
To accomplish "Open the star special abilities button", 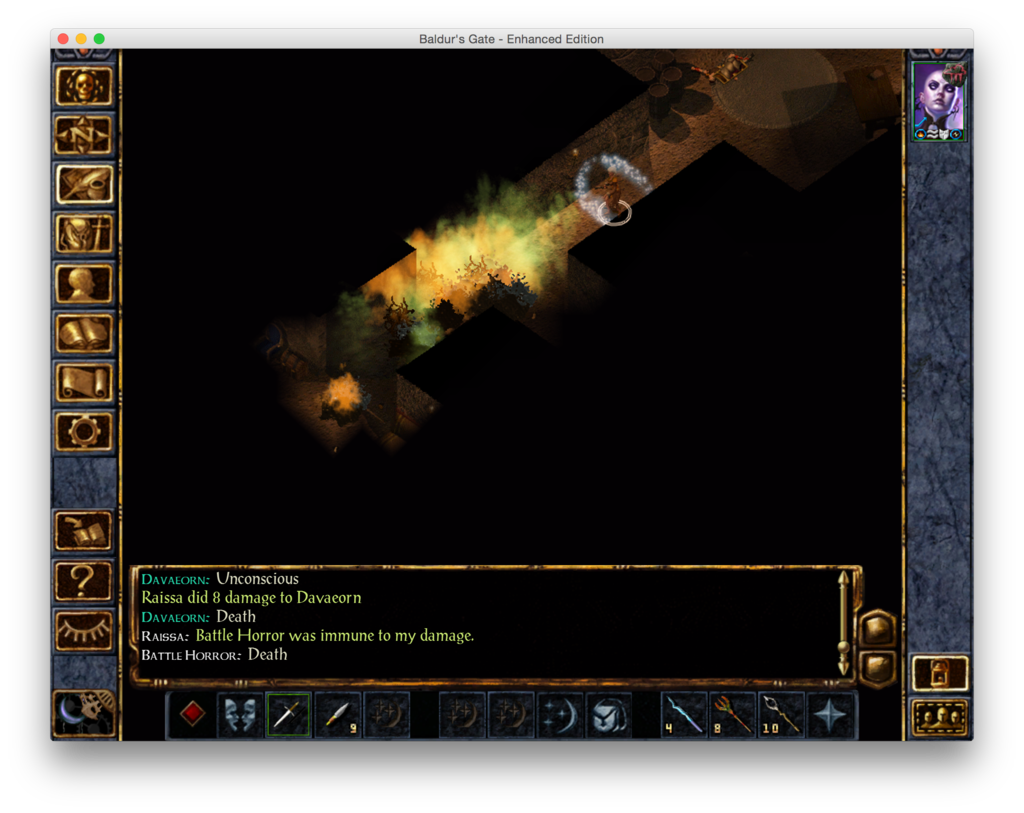I will (x=831, y=715).
